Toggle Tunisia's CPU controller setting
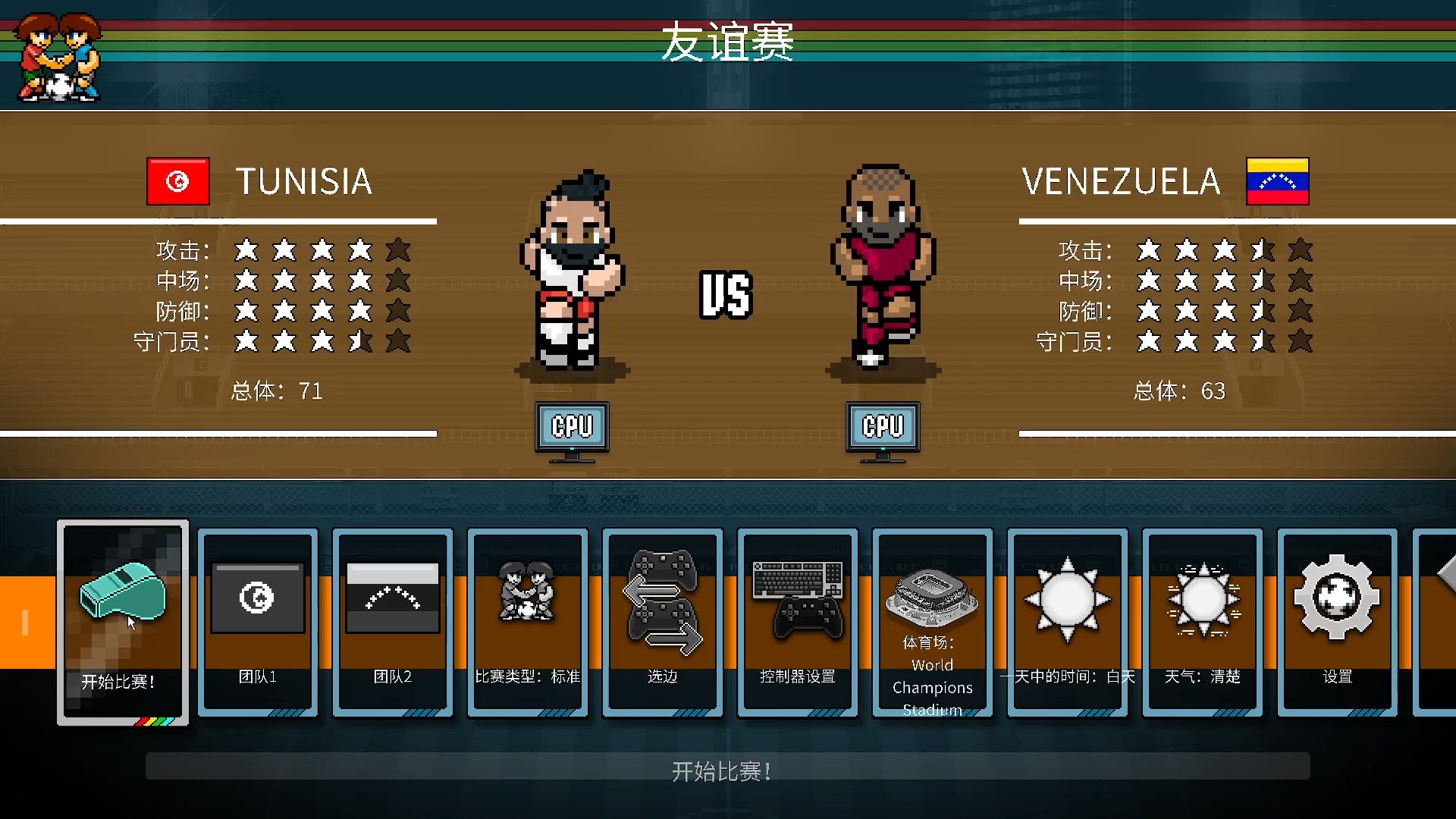 click(571, 427)
